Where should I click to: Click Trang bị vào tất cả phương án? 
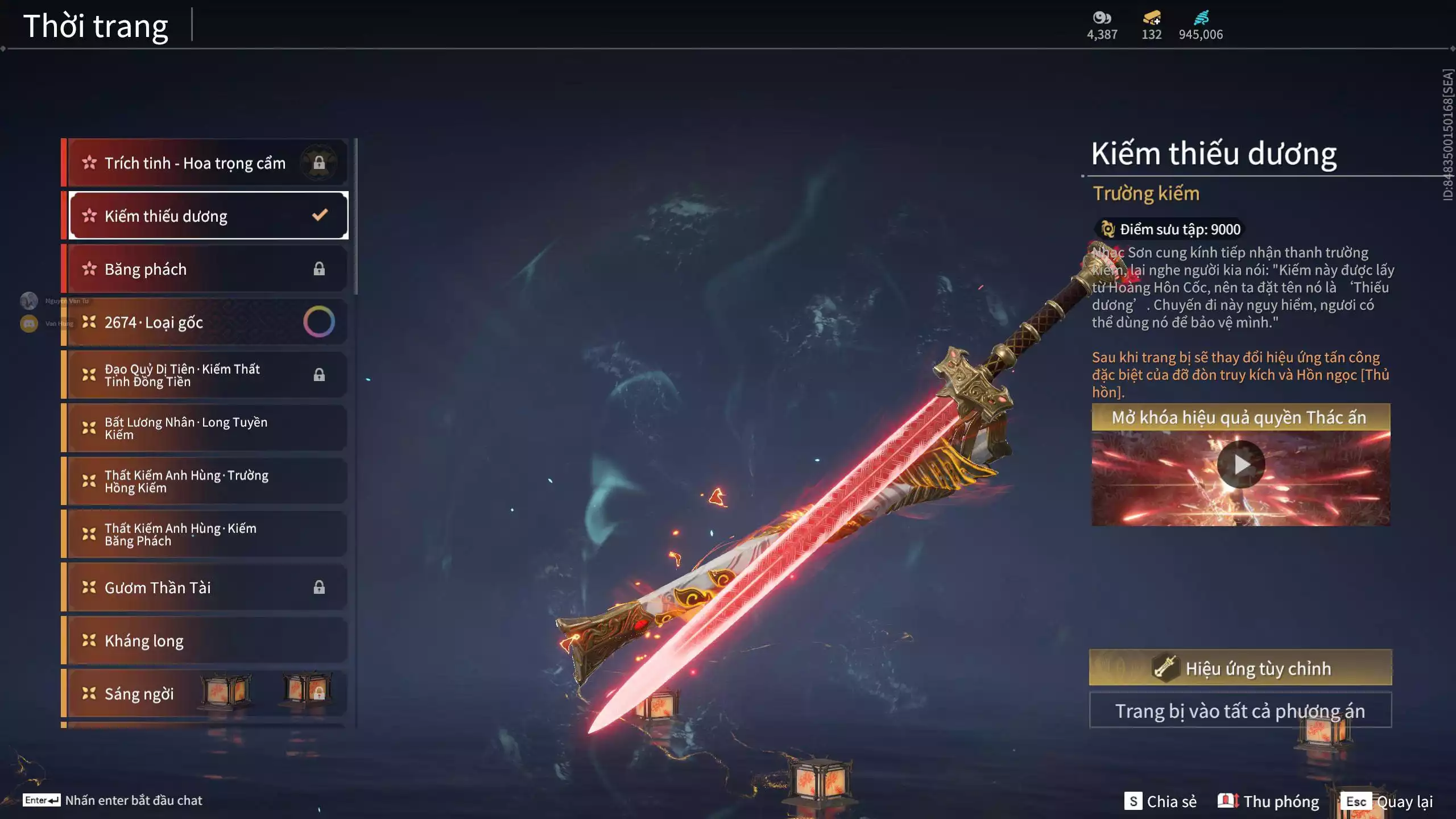click(1240, 711)
